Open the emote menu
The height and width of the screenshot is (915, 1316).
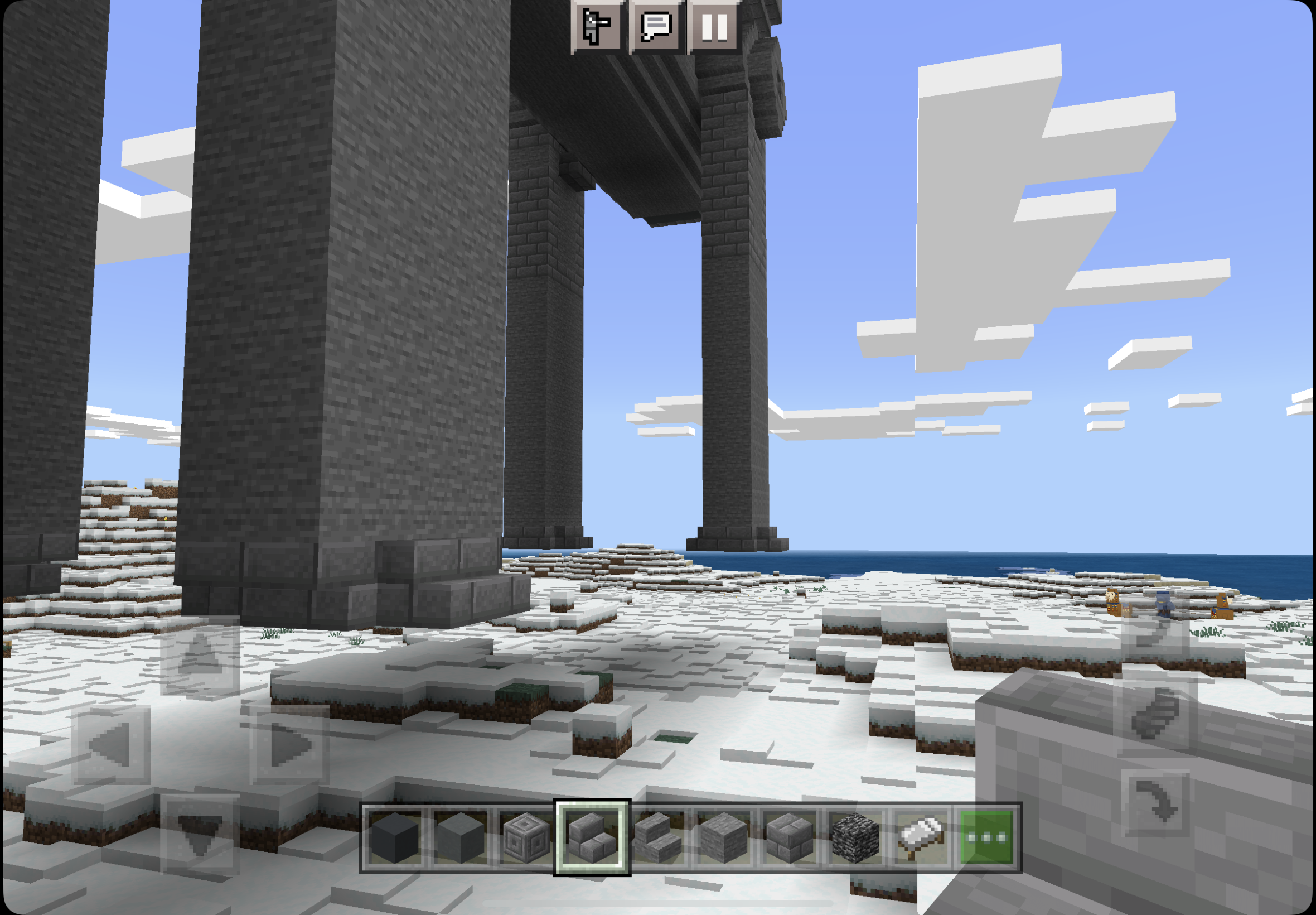tap(597, 26)
